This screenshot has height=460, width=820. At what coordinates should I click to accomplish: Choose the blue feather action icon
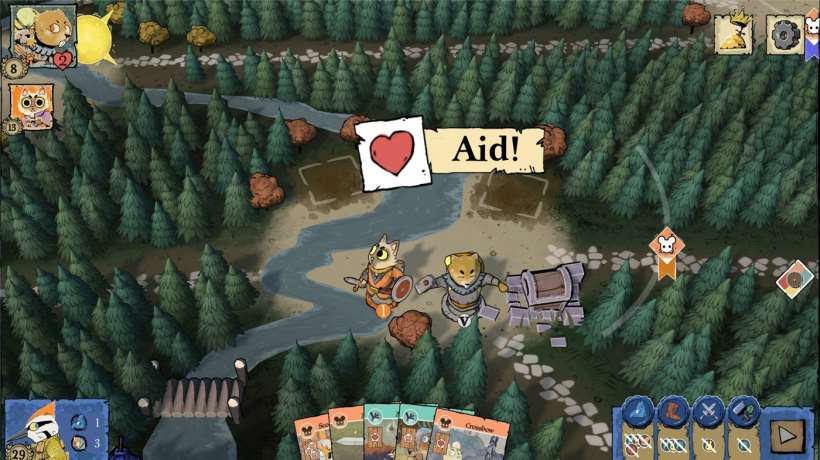coord(637,410)
